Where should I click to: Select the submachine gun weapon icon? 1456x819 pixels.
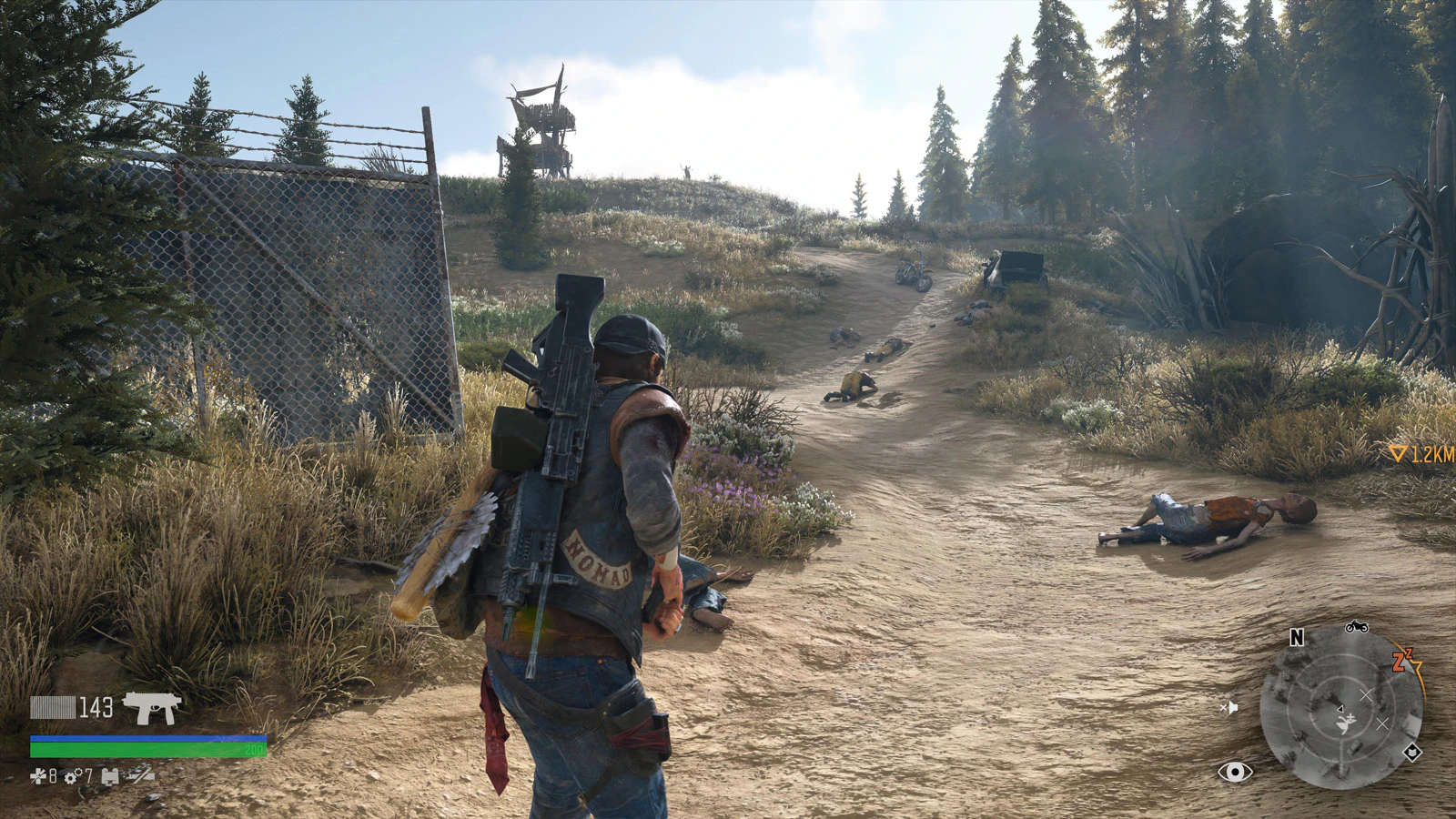(152, 707)
